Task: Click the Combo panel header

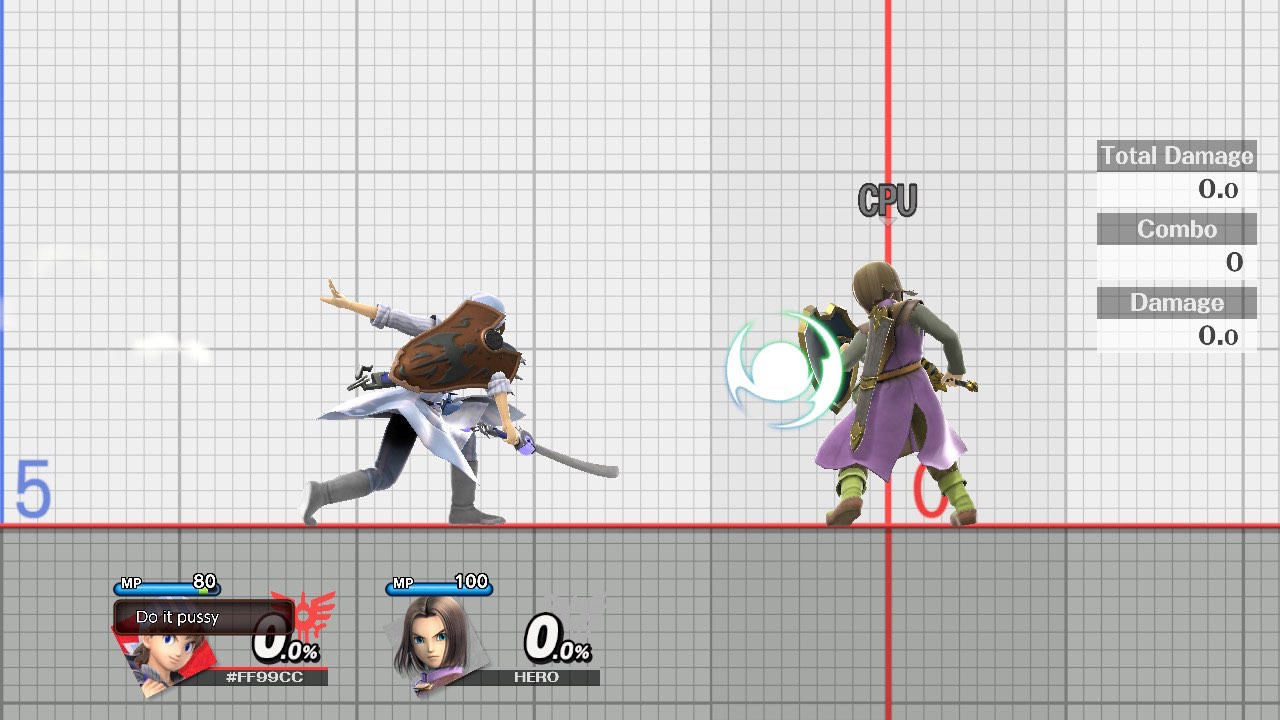Action: [x=1176, y=229]
